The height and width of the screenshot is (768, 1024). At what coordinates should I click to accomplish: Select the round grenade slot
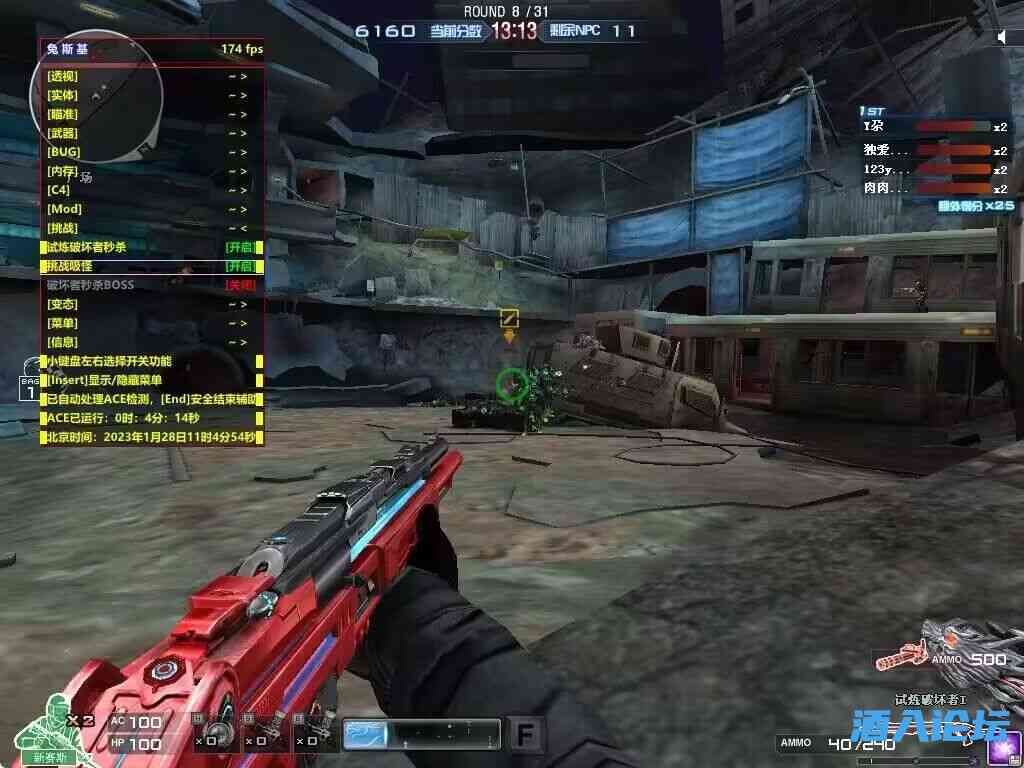pyautogui.click(x=222, y=735)
